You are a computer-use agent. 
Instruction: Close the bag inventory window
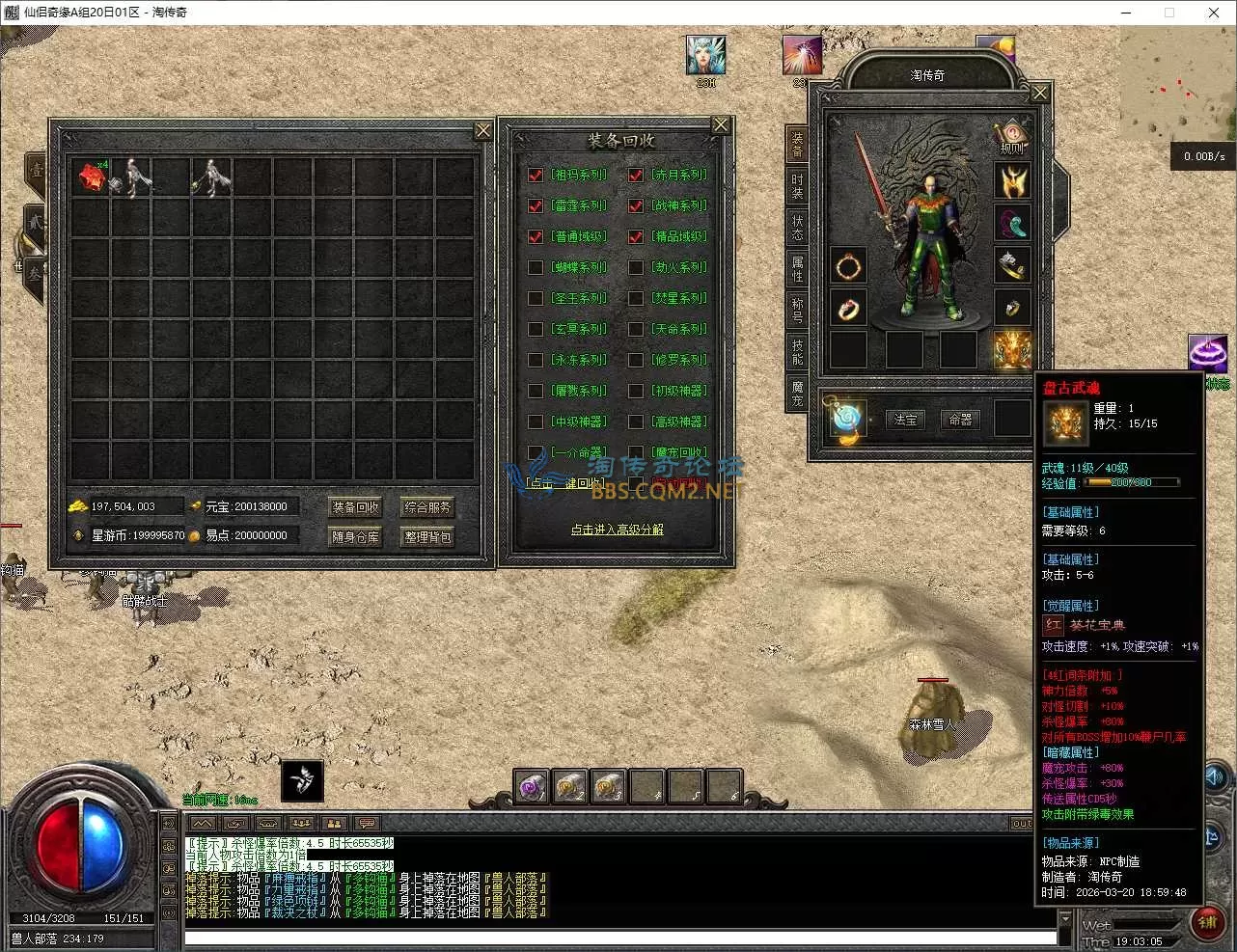(483, 131)
